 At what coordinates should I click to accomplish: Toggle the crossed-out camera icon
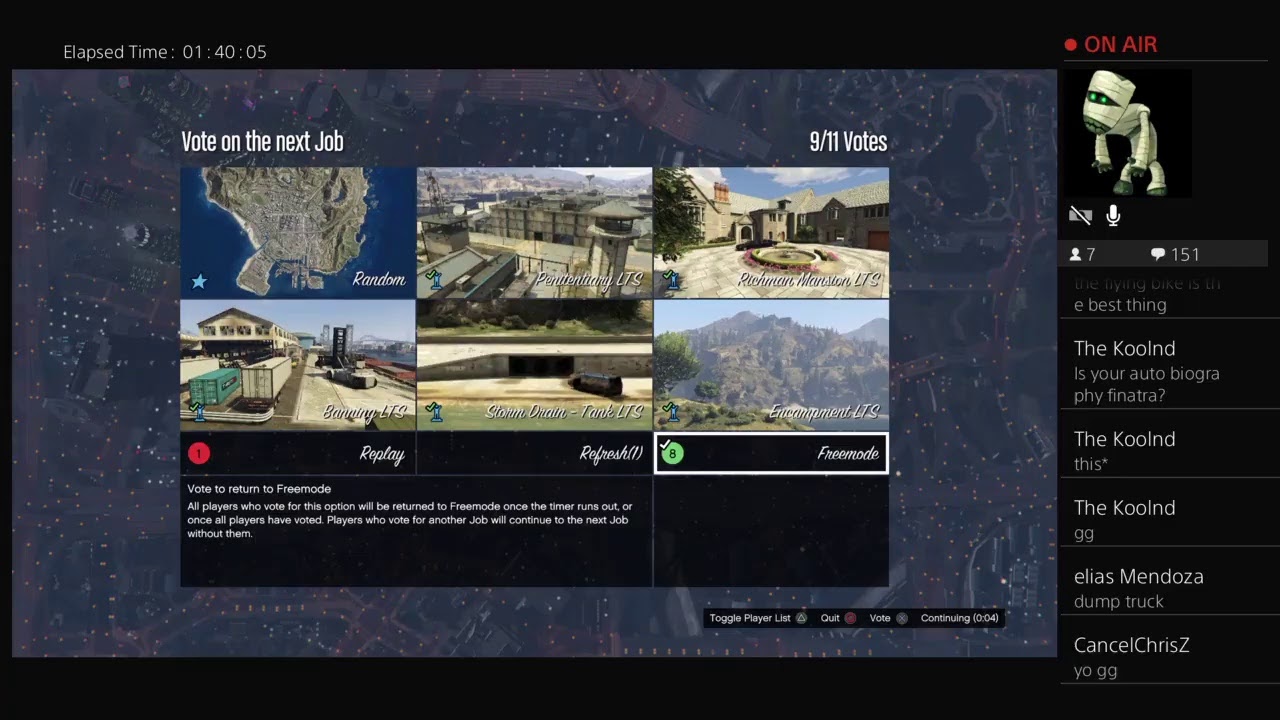1080,216
